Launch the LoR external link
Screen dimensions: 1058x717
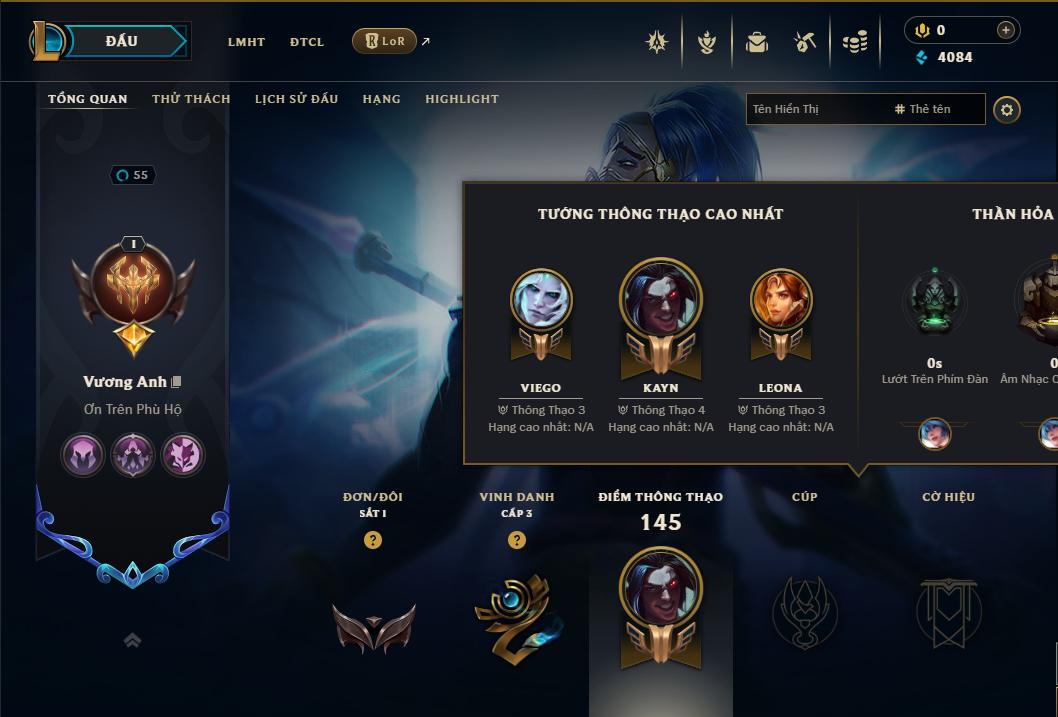coord(385,41)
